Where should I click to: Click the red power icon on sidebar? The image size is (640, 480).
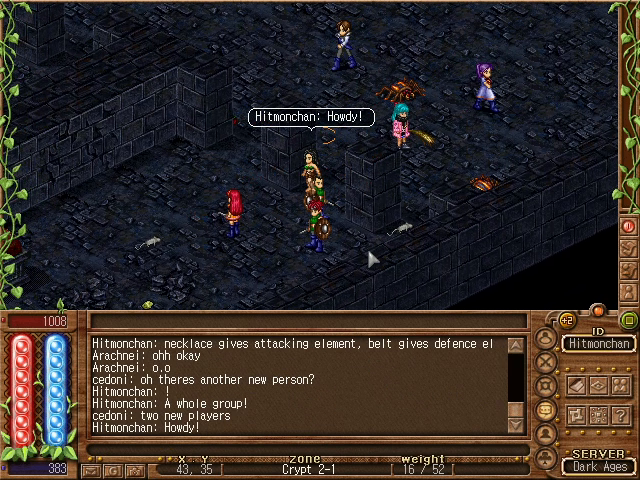tap(629, 227)
